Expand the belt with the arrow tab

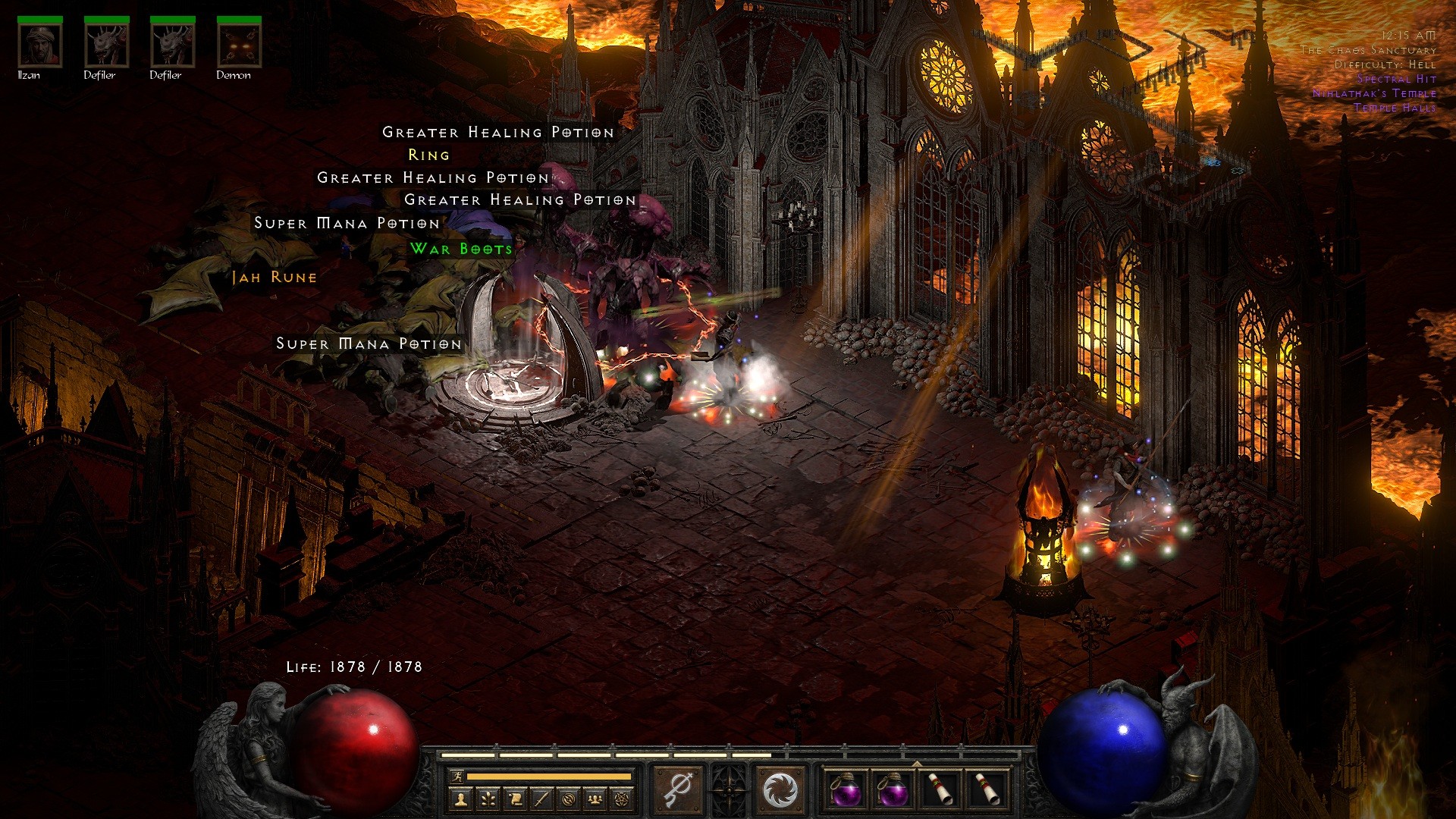(x=917, y=764)
